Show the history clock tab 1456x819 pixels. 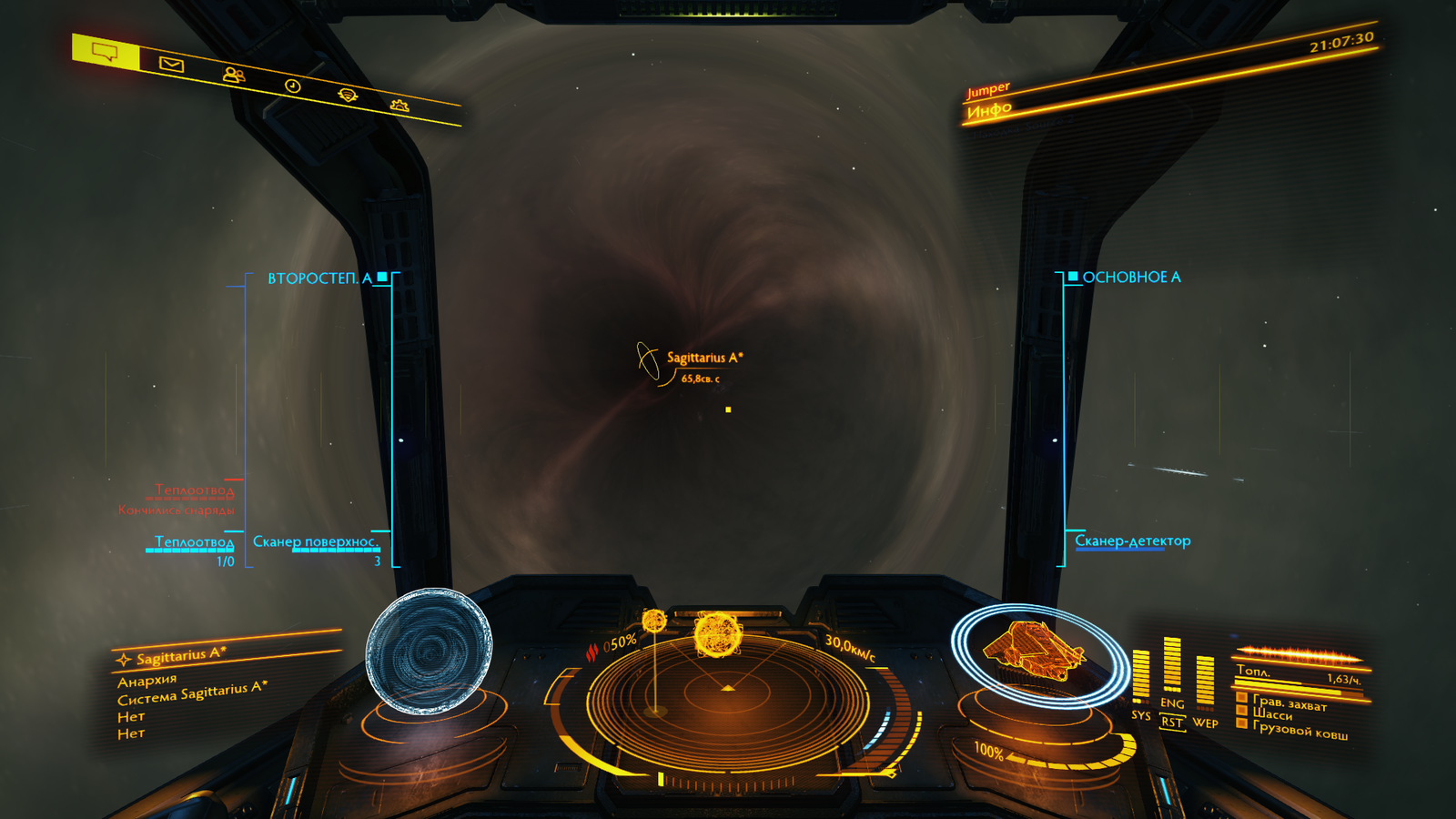point(292,86)
